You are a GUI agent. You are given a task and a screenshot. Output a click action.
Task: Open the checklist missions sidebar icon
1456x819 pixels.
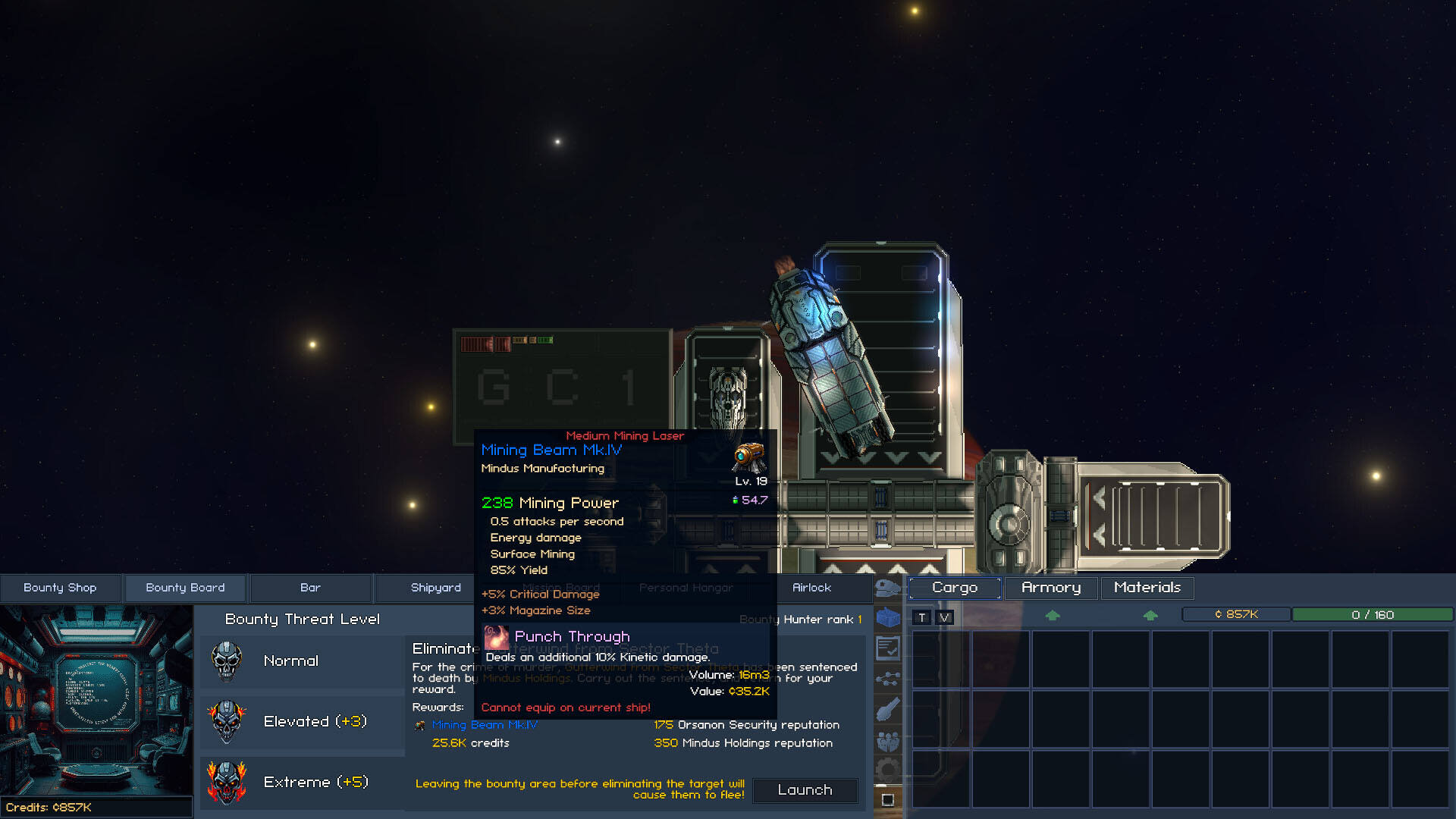(x=887, y=648)
